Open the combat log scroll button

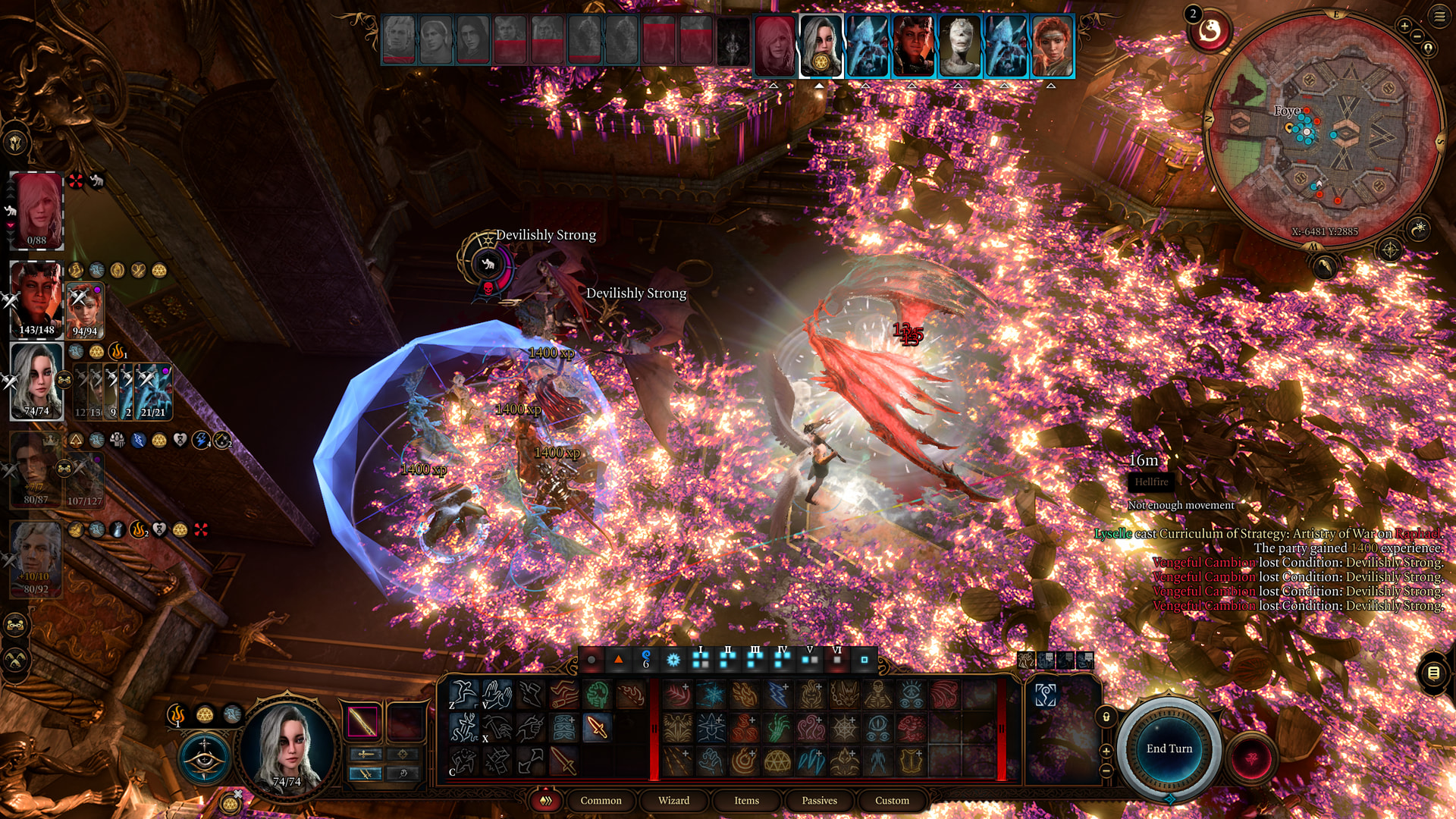pos(1433,673)
